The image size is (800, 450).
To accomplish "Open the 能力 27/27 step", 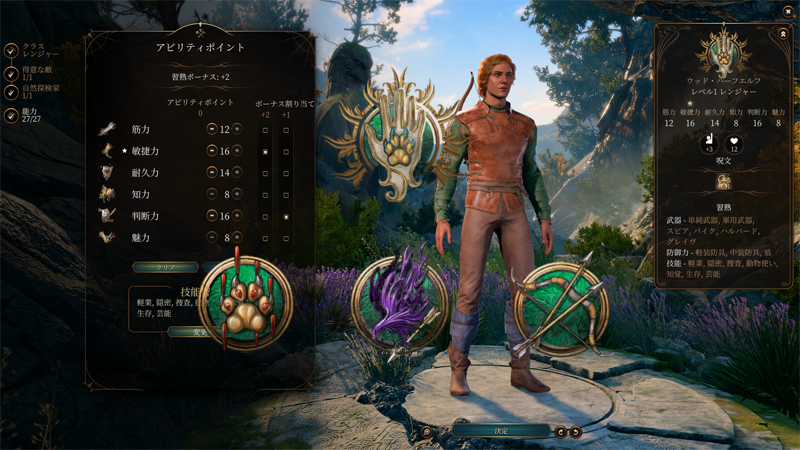I will coord(11,116).
